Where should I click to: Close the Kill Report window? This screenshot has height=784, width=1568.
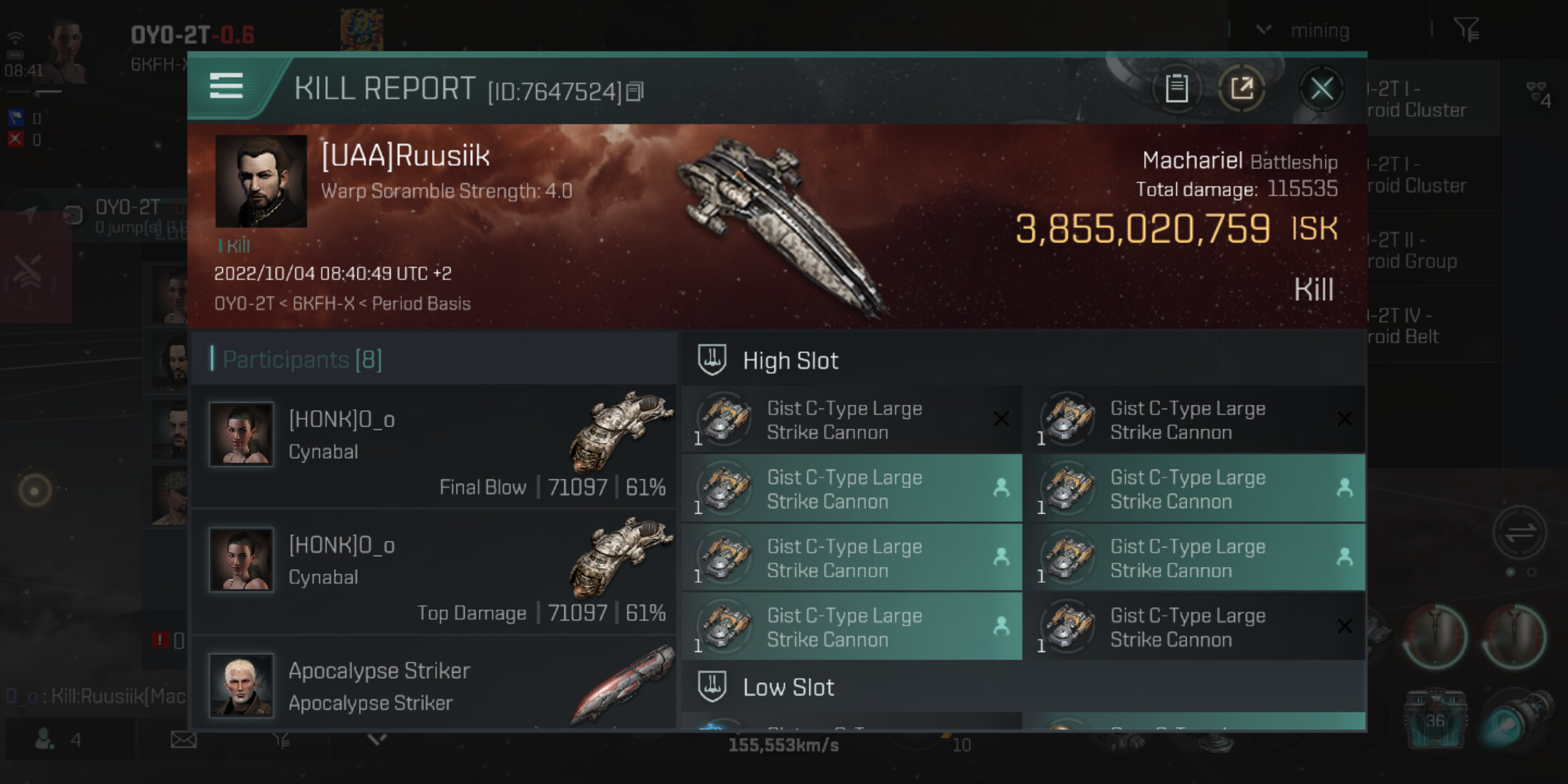click(x=1321, y=89)
